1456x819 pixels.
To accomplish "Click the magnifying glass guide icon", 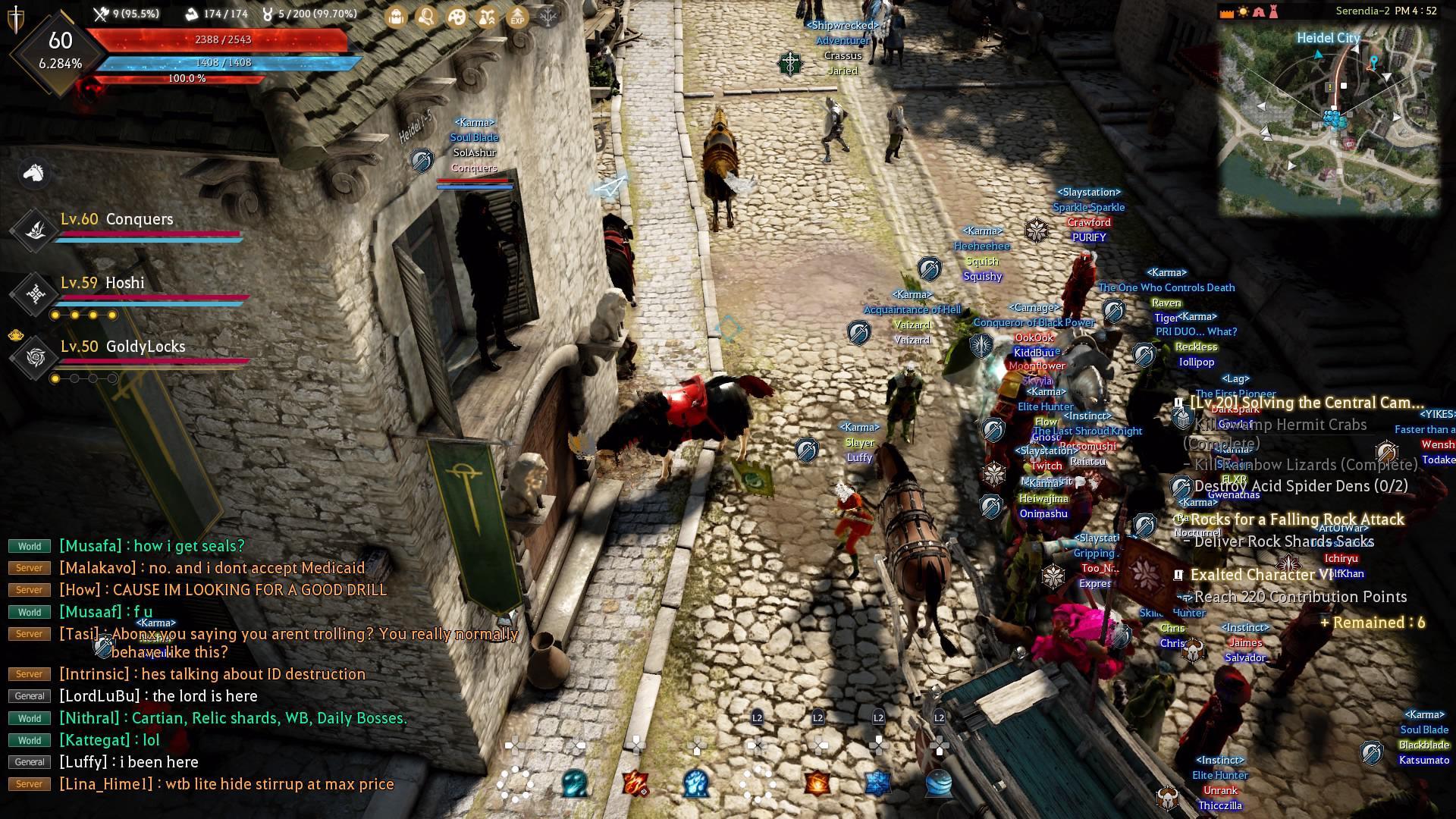I will 427,17.
